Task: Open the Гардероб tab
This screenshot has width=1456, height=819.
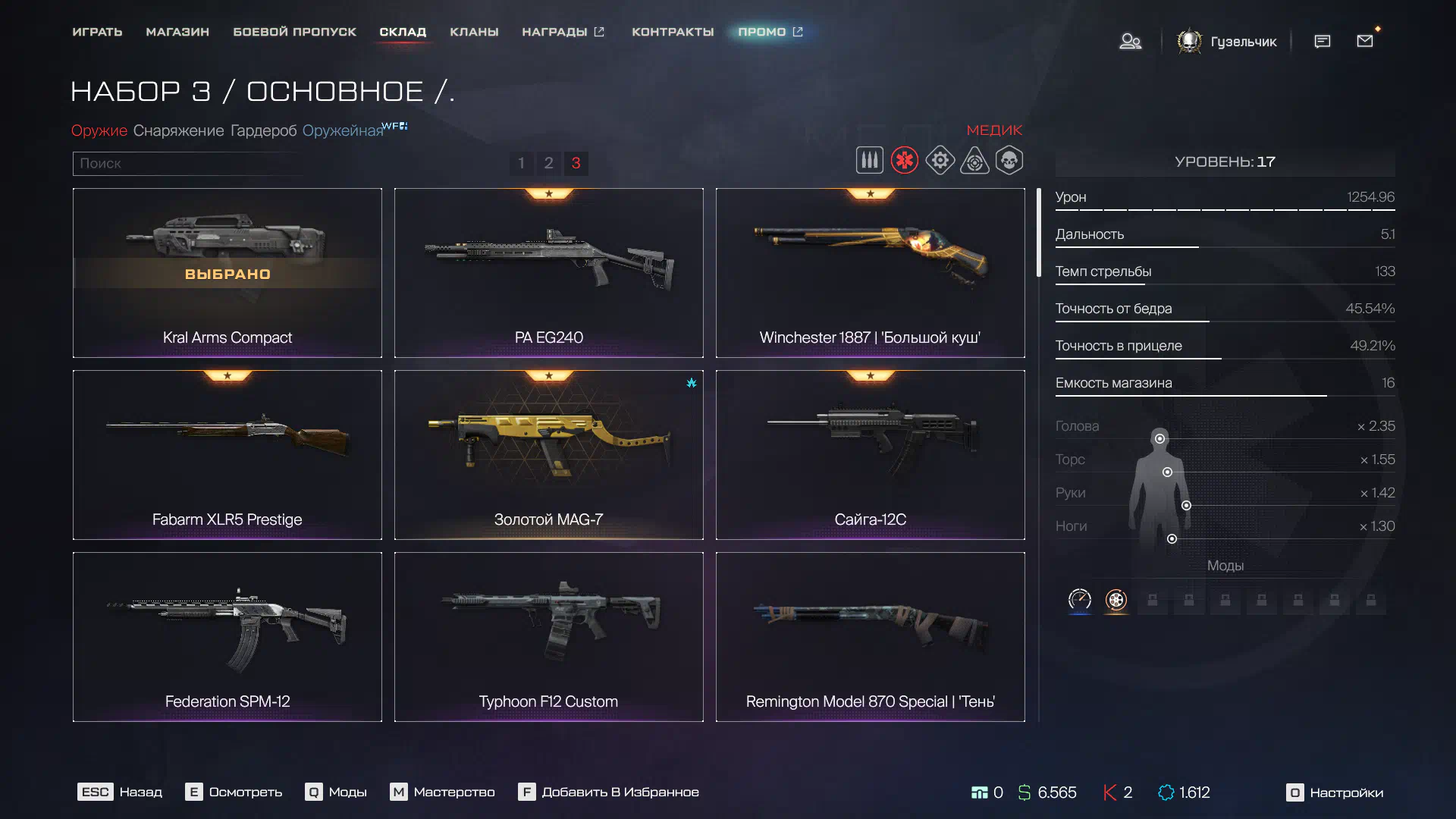Action: (263, 130)
